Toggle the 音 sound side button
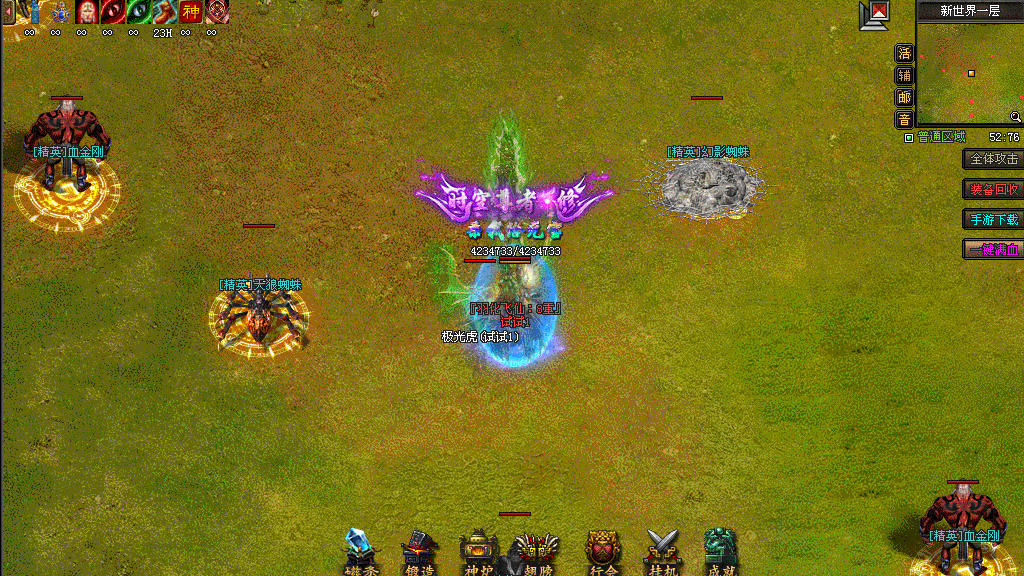Screen dimensions: 1024x576 [904, 119]
